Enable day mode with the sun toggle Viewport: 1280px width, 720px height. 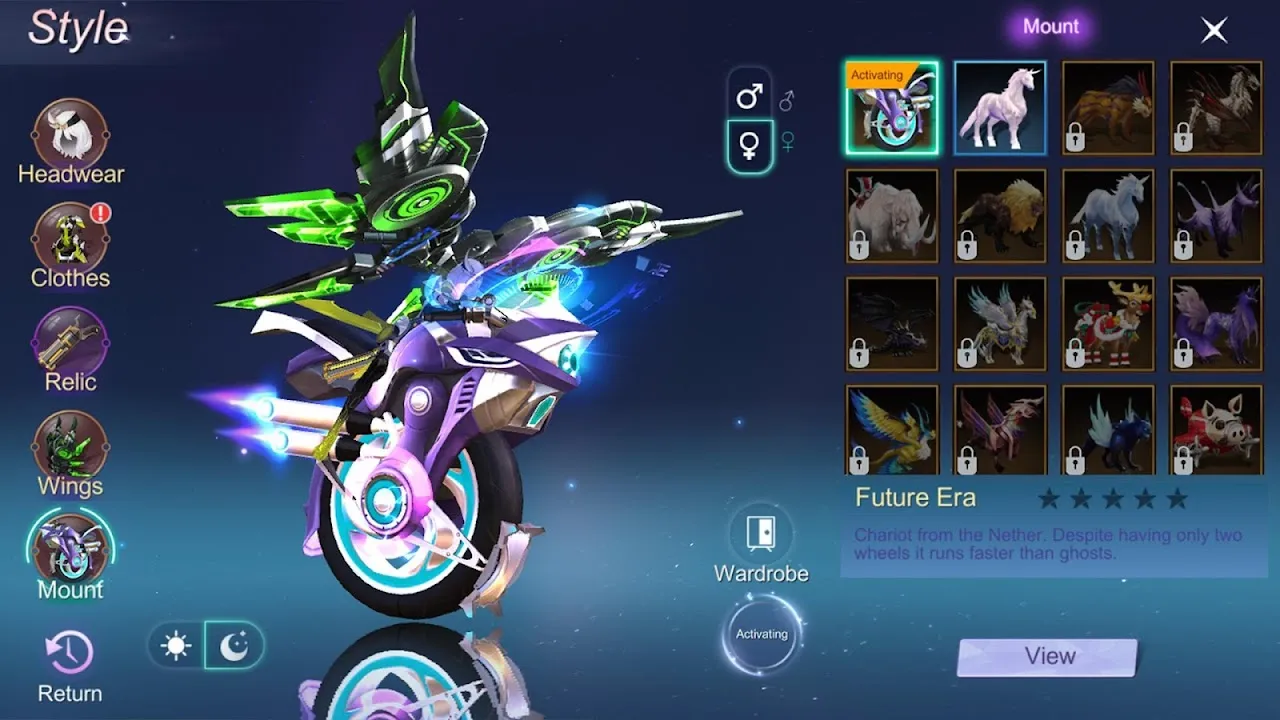(177, 645)
